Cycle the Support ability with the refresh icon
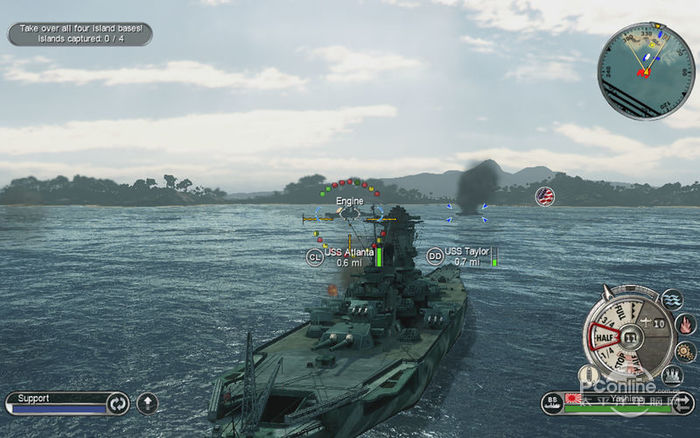This screenshot has width=700, height=438. [x=118, y=404]
